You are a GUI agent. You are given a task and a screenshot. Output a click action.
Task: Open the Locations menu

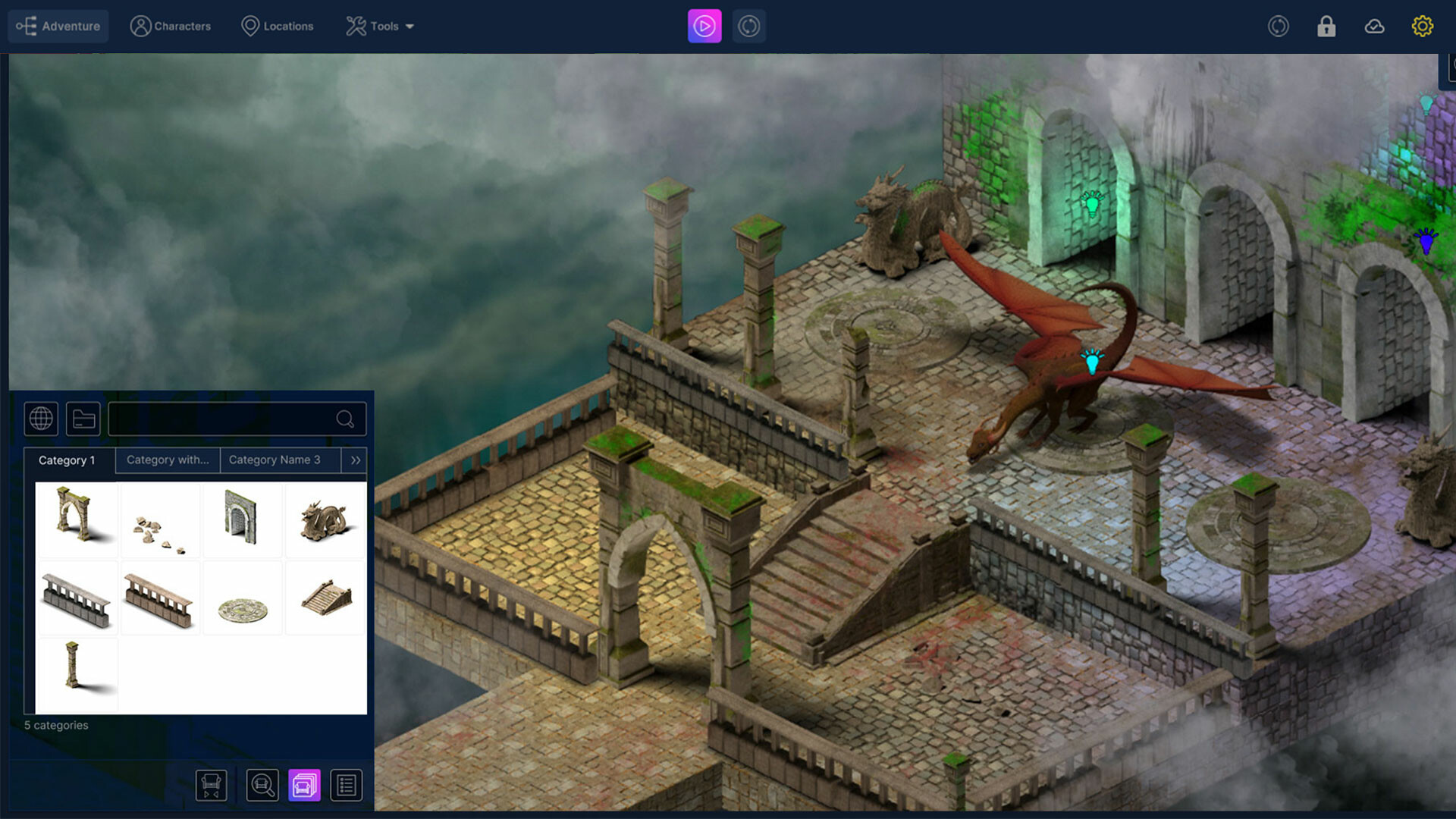(278, 26)
